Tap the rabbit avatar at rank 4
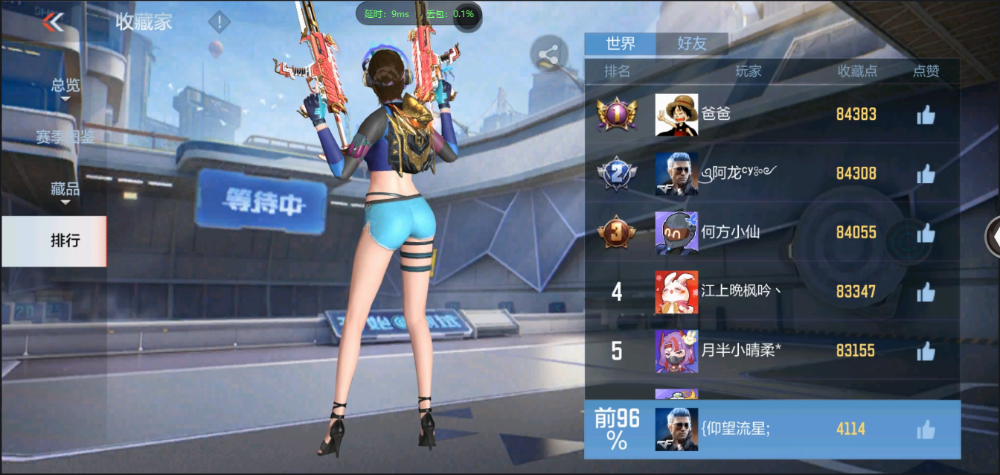This screenshot has height=475, width=1000. (x=676, y=292)
